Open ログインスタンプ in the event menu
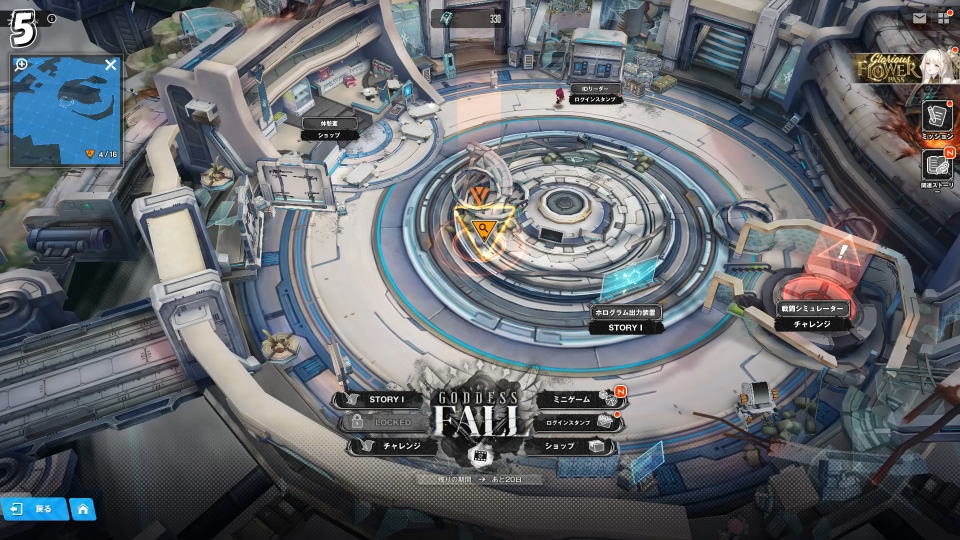The width and height of the screenshot is (960, 540). click(570, 423)
